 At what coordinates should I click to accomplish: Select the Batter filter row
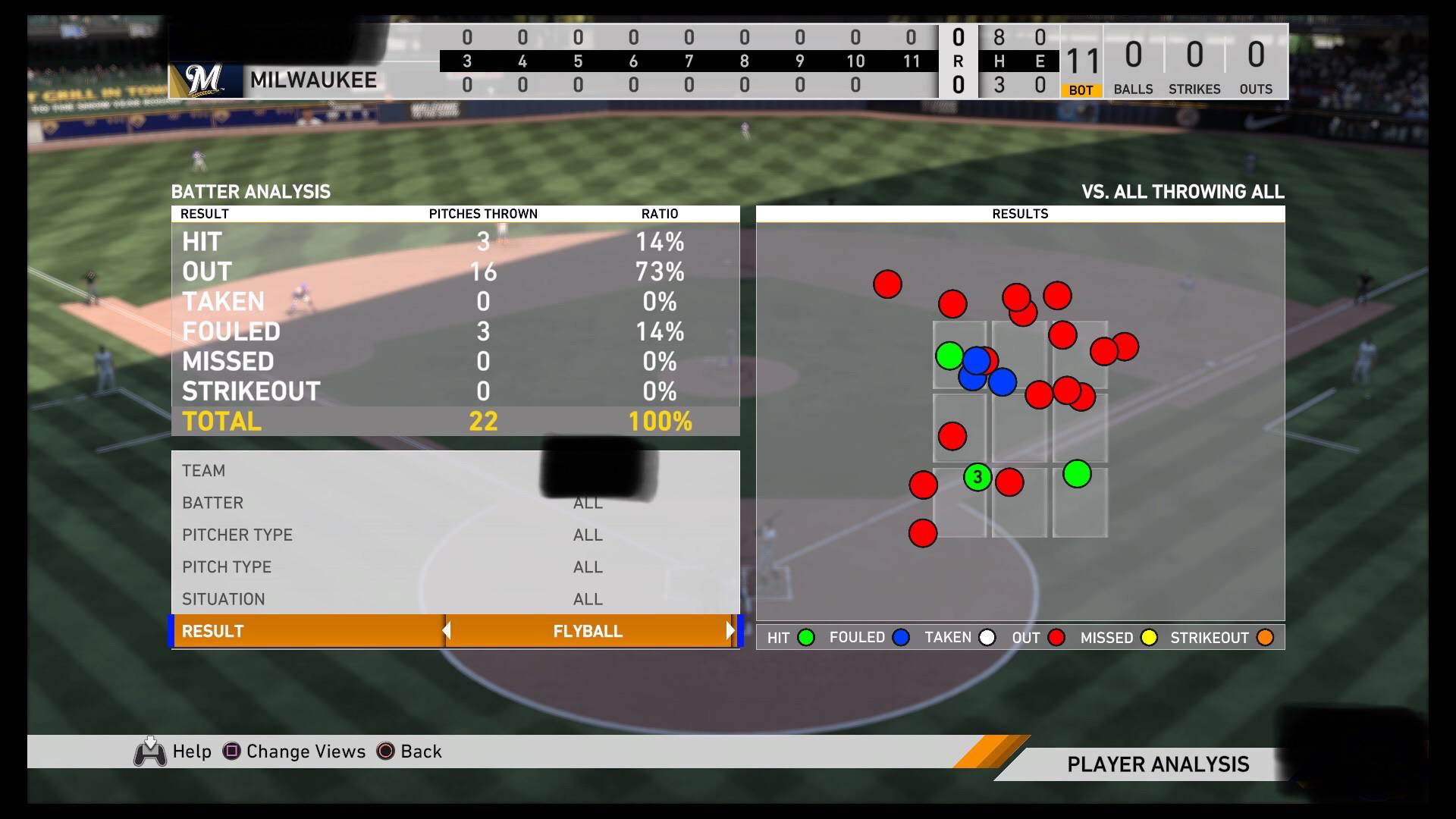pos(455,503)
